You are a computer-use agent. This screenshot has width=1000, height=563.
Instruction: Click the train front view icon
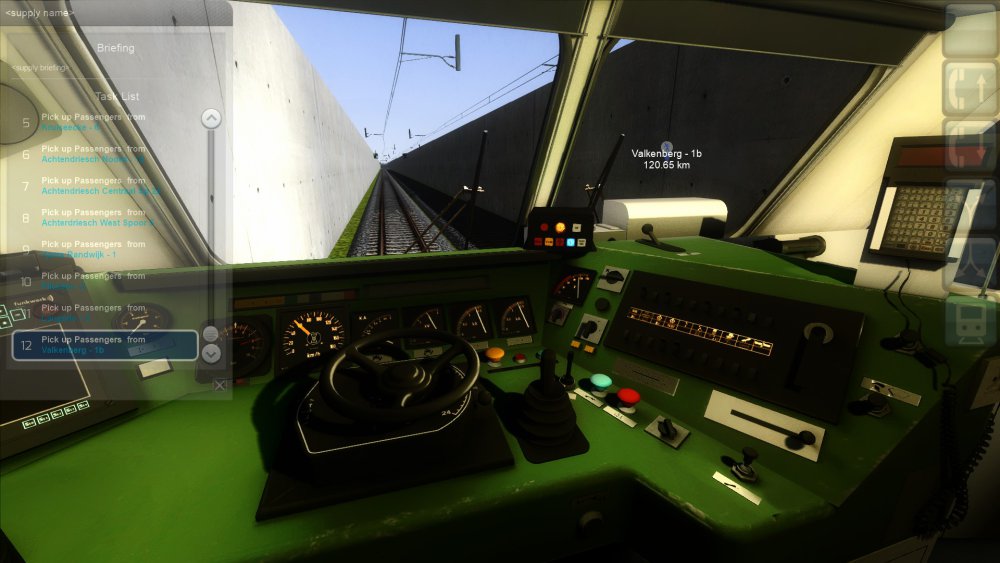(x=970, y=321)
